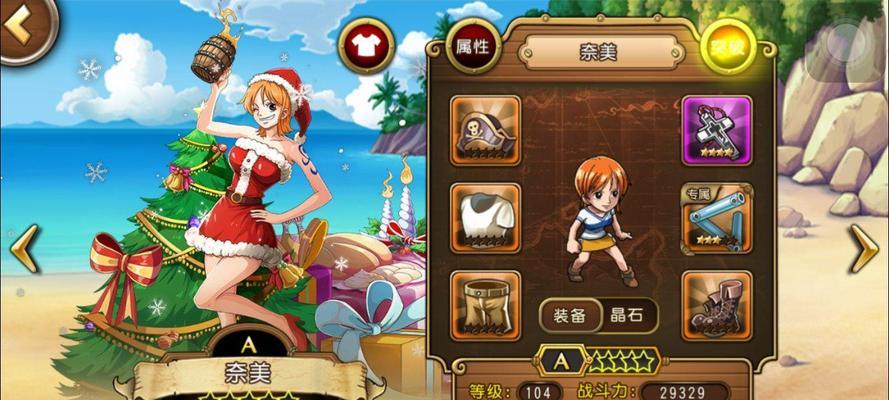The image size is (889, 400).
Task: Show the previous character with left arrow
Action: (x=24, y=248)
